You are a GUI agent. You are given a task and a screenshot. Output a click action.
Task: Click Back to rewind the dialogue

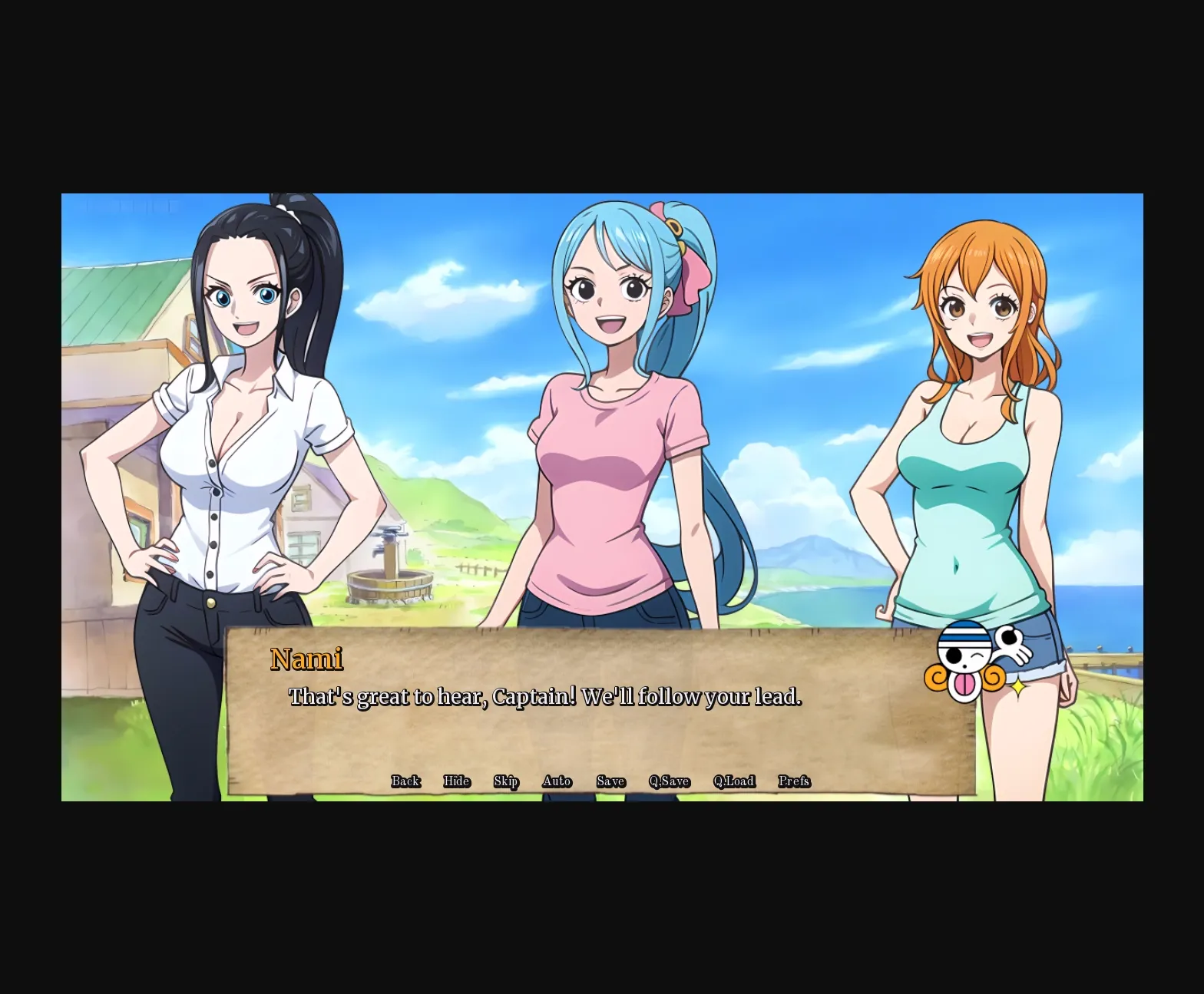(405, 781)
